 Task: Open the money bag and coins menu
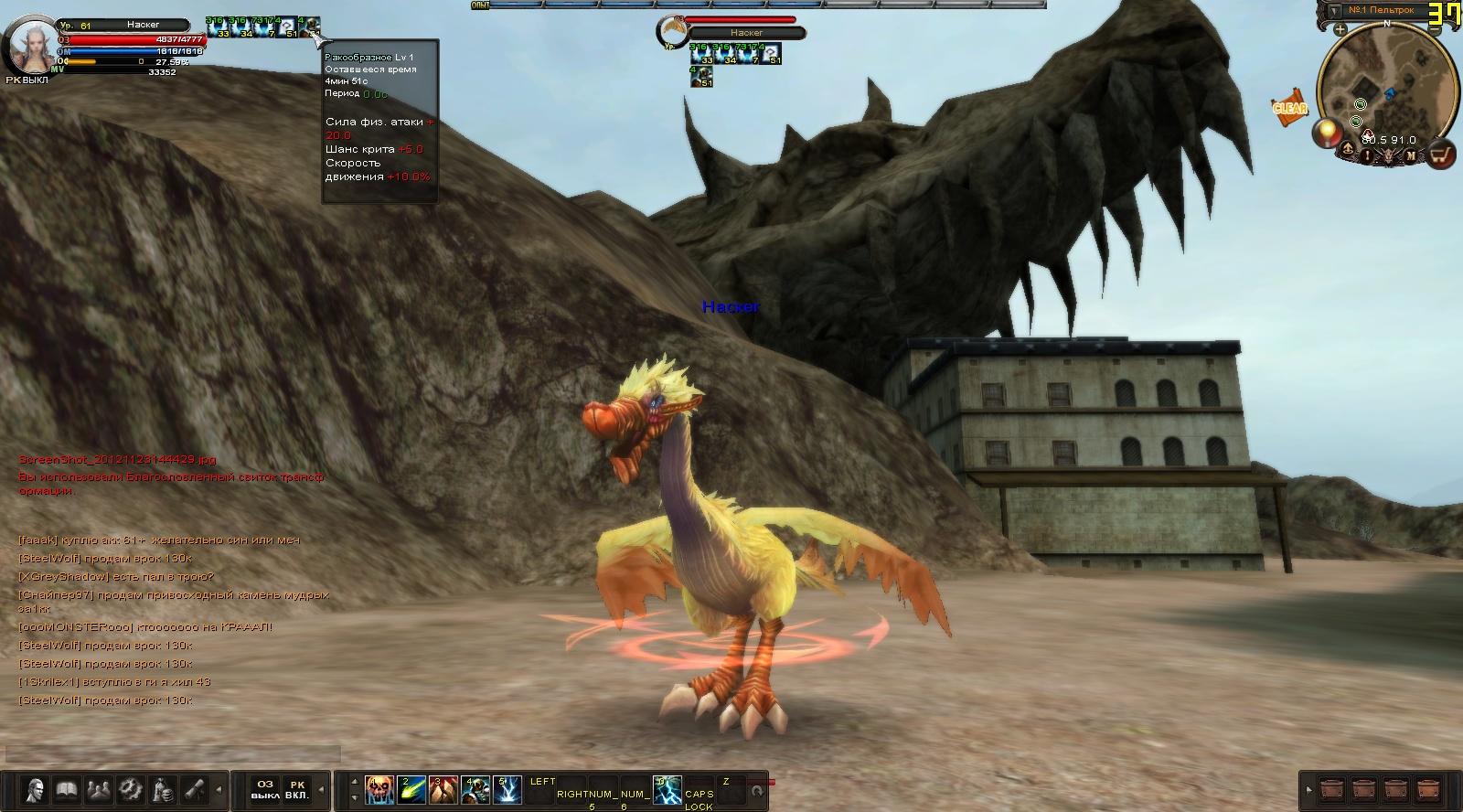[x=162, y=788]
